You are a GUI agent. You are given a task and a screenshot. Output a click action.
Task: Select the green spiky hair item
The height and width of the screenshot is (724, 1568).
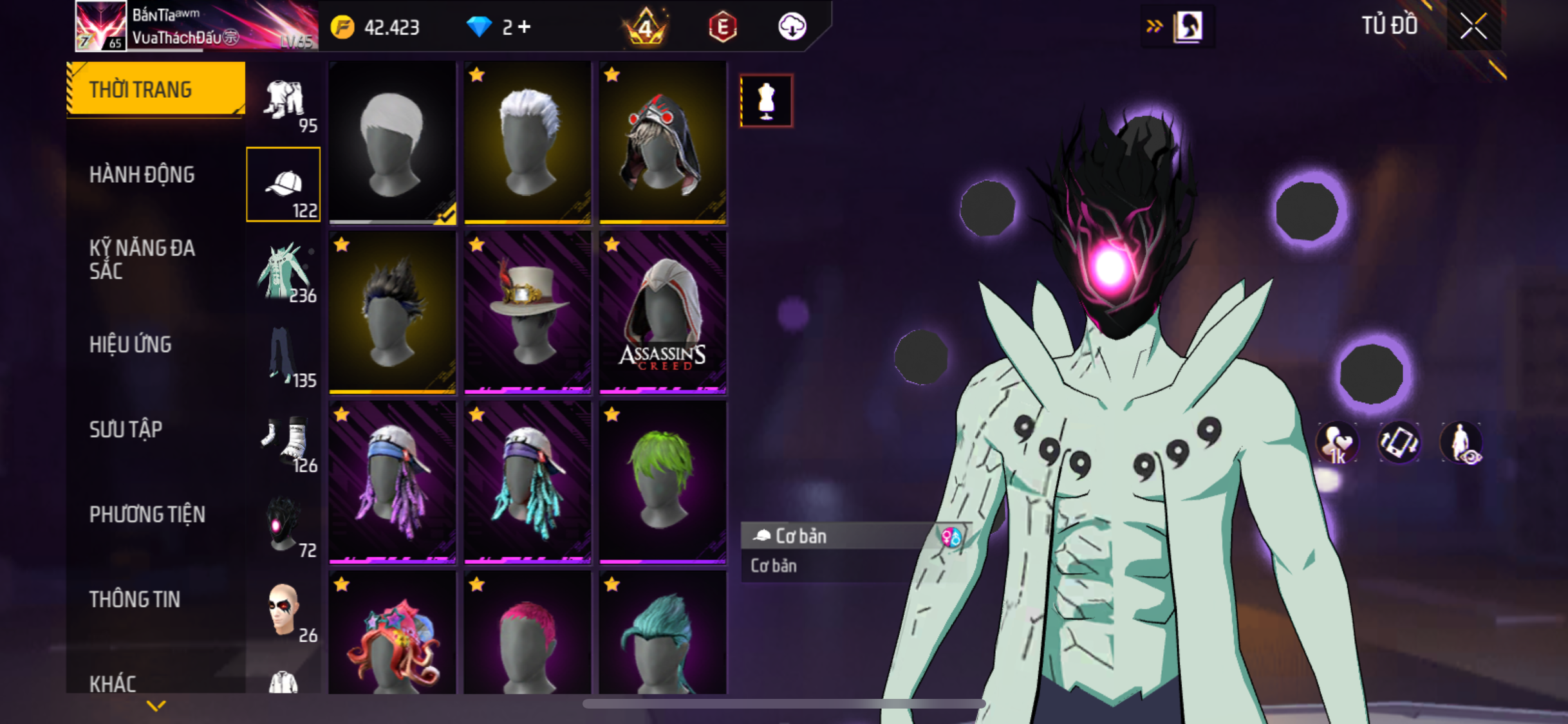pyautogui.click(x=663, y=482)
